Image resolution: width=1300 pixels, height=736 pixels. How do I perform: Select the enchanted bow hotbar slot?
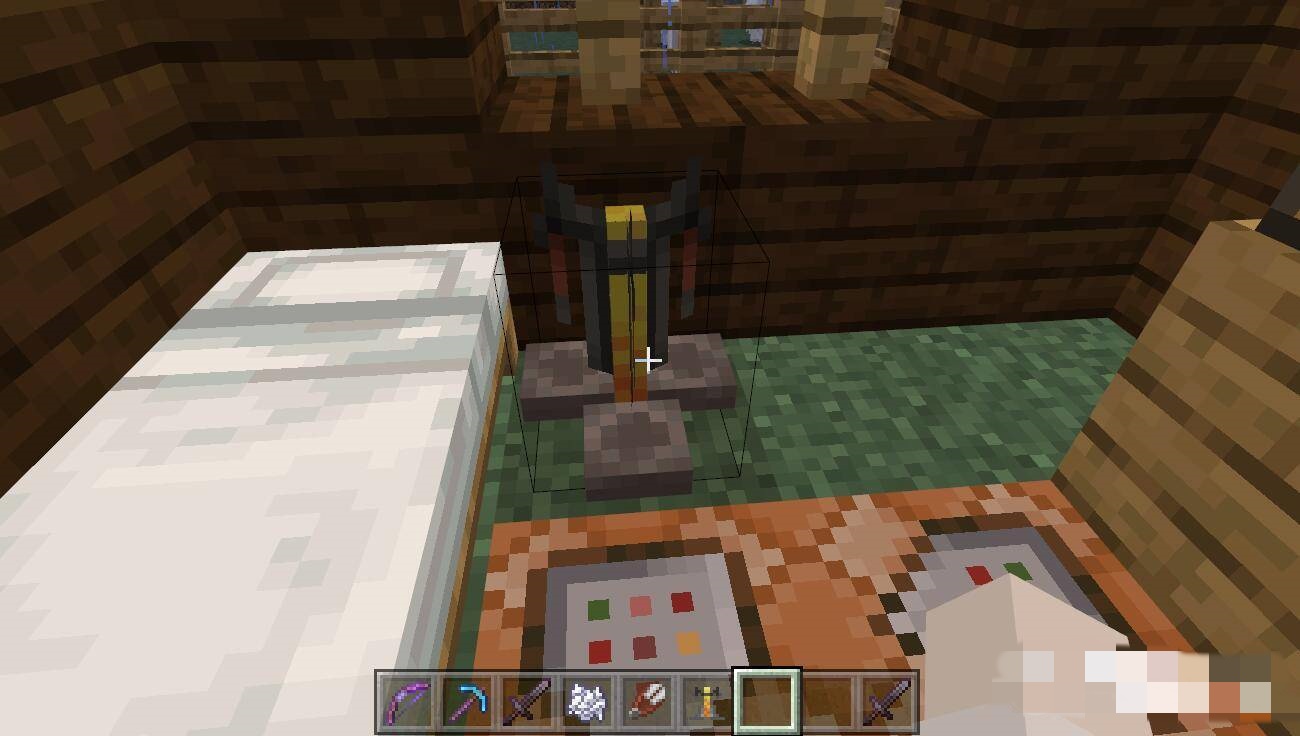click(407, 701)
